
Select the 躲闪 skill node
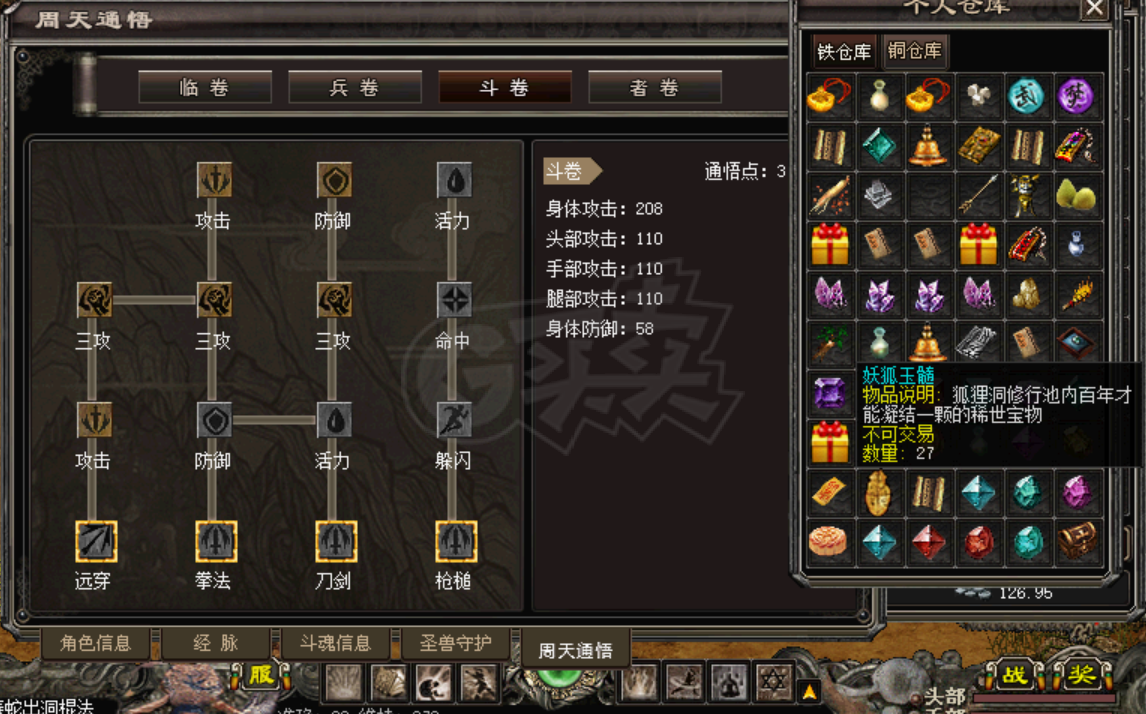[x=454, y=421]
